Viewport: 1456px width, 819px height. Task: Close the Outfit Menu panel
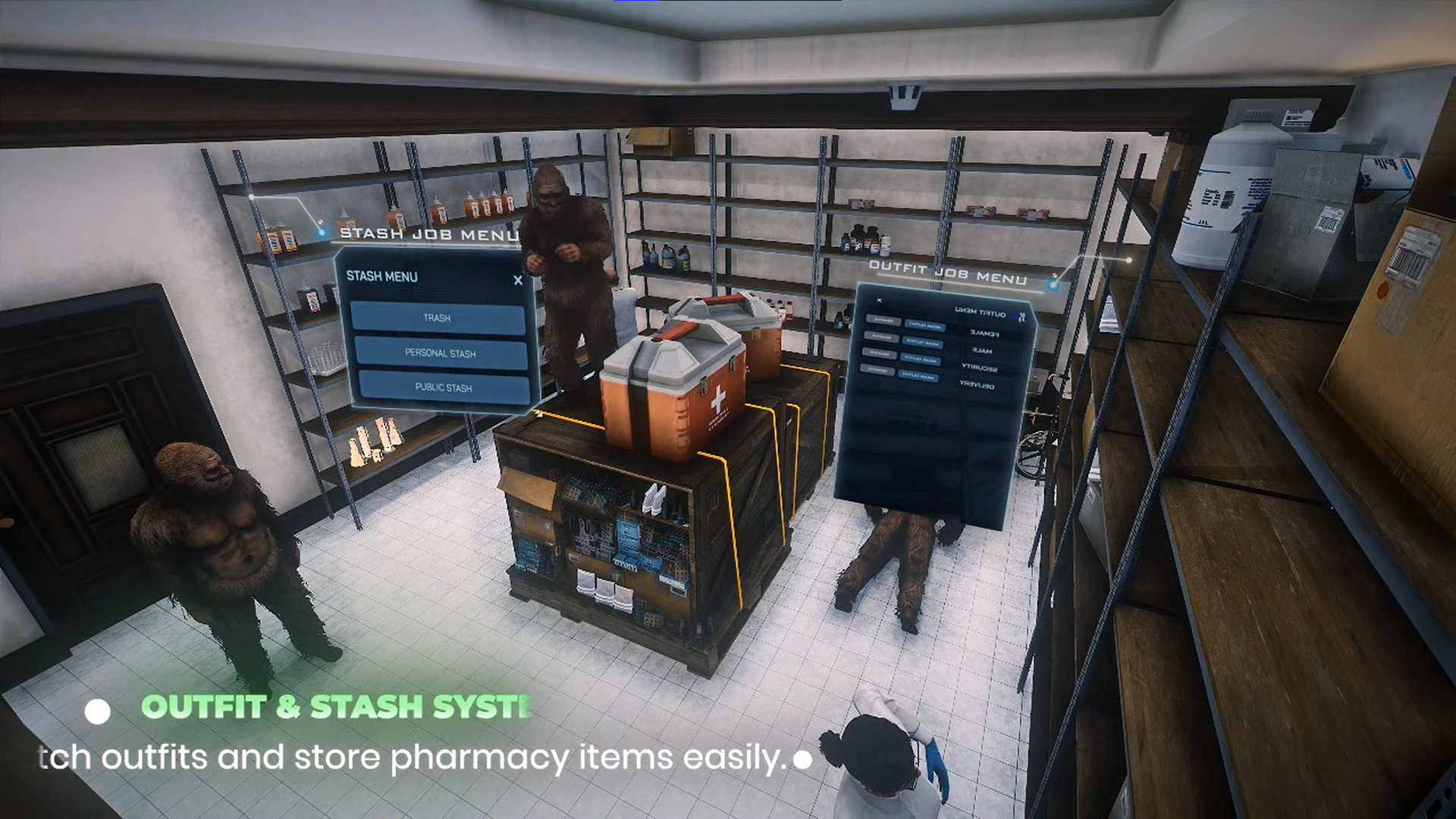[880, 300]
